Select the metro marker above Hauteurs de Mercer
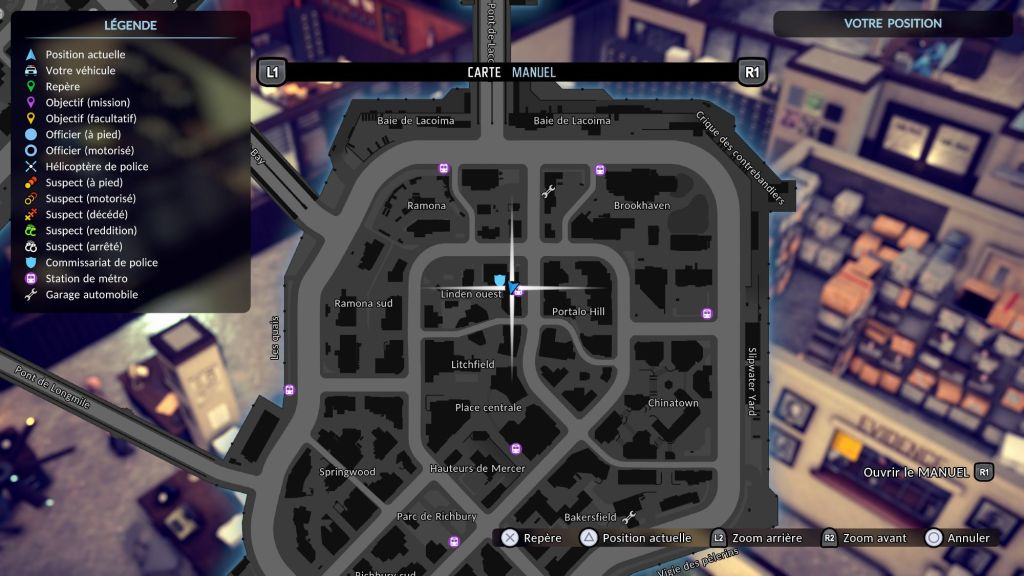The height and width of the screenshot is (576, 1024). [516, 449]
